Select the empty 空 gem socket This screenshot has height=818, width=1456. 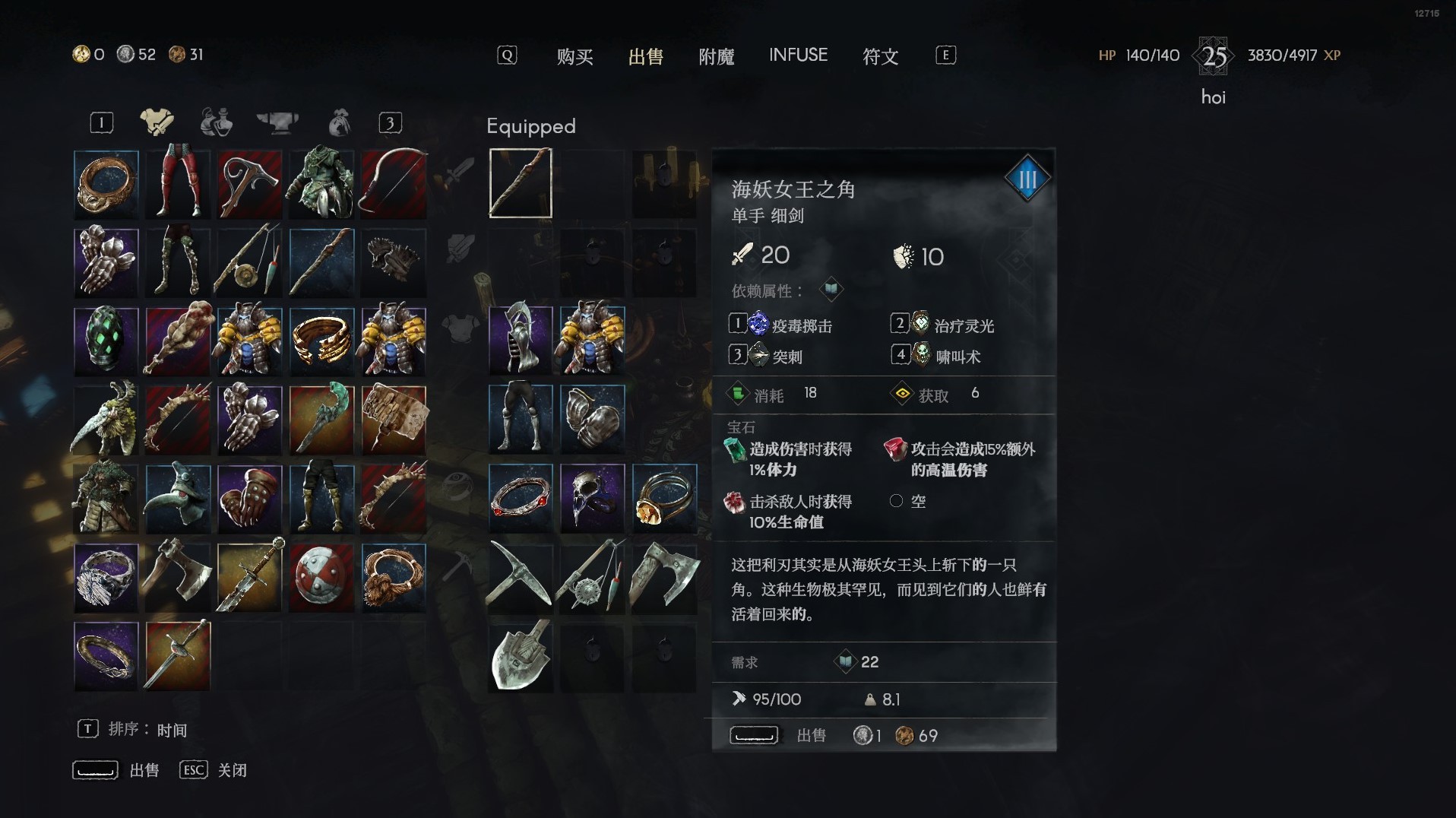[x=896, y=501]
